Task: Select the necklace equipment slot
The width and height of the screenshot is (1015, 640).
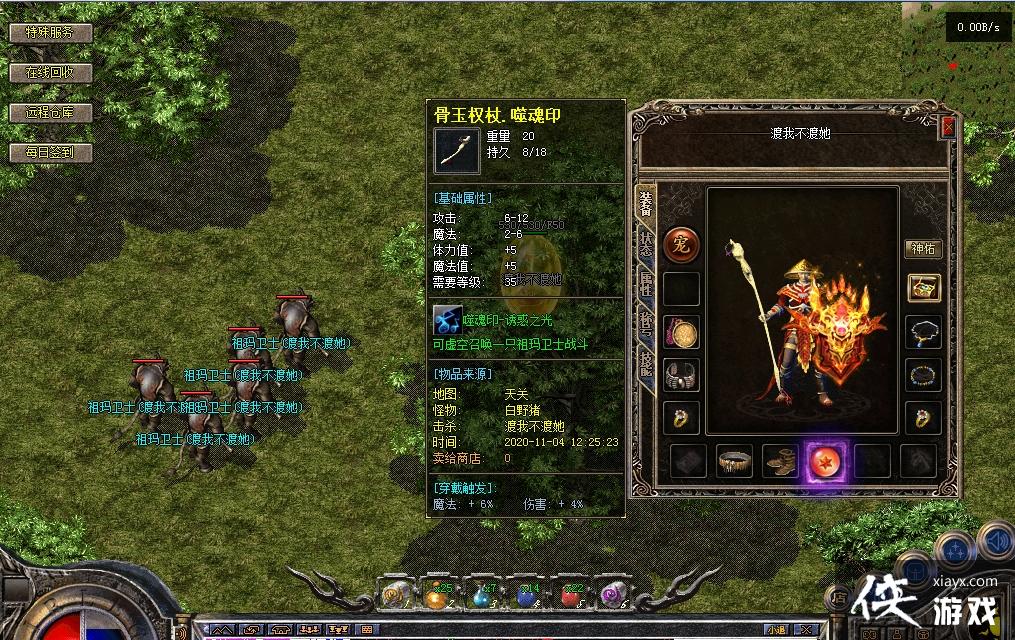Action: [923, 332]
